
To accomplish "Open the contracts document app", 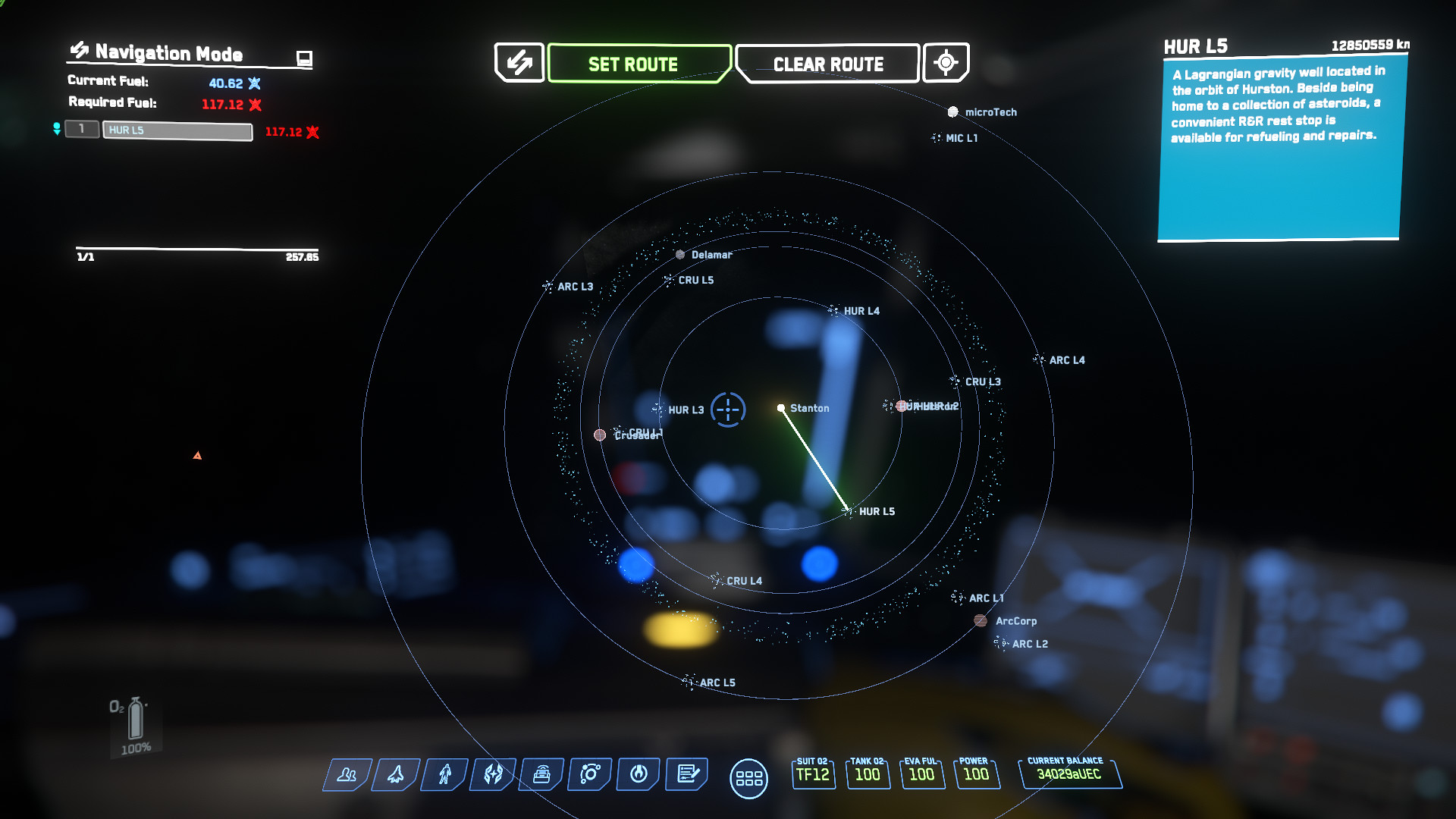I will click(687, 774).
